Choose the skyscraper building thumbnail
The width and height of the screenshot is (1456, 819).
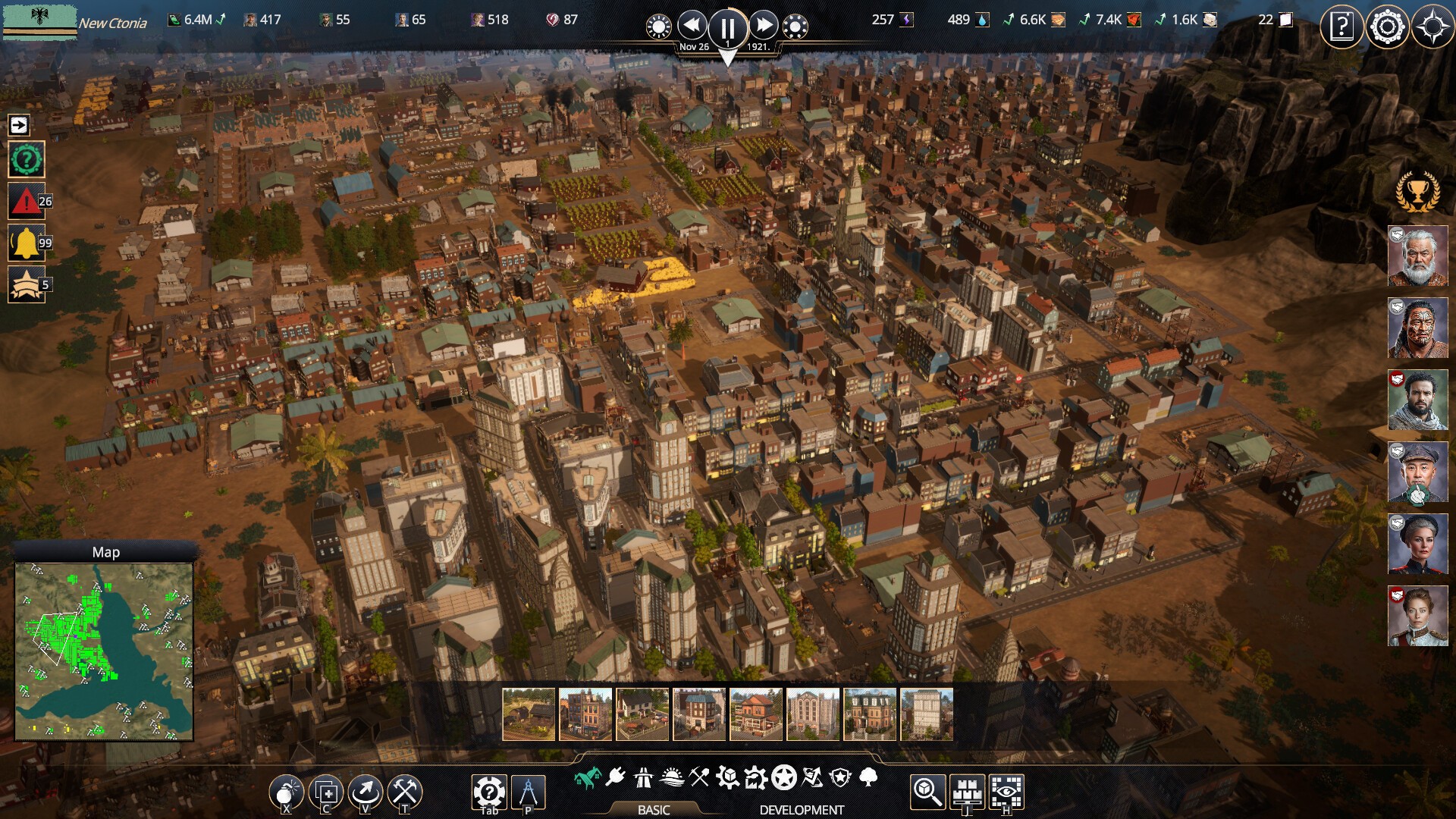pyautogui.click(x=926, y=714)
